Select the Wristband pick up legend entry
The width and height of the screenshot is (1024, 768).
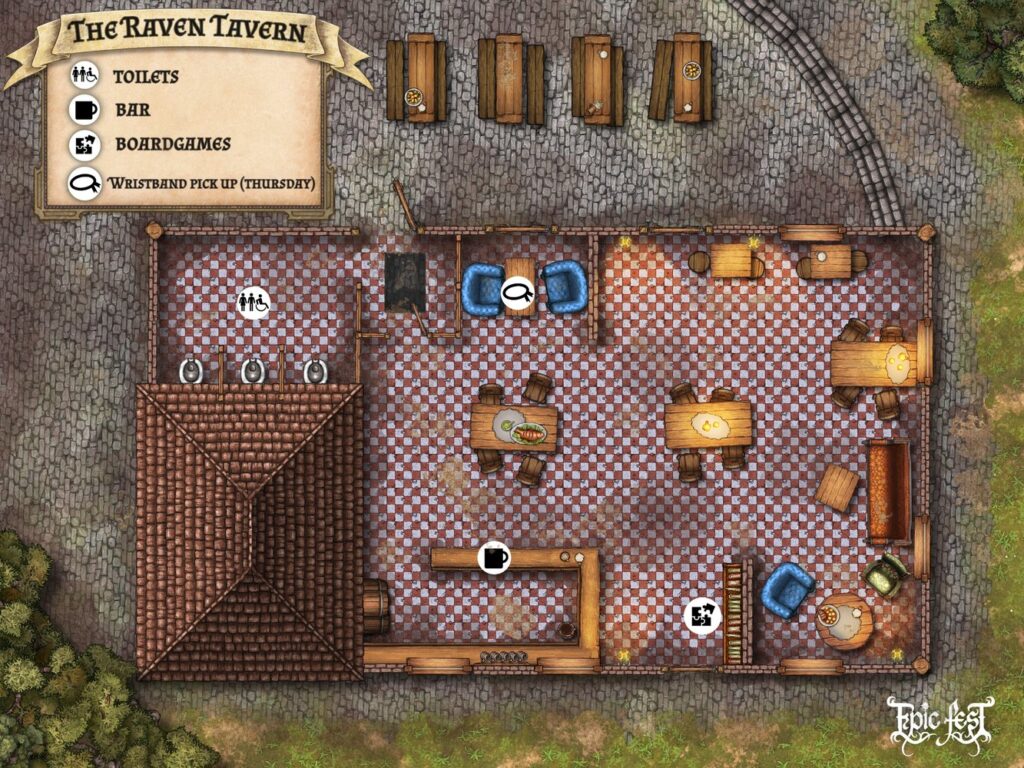pyautogui.click(x=210, y=183)
